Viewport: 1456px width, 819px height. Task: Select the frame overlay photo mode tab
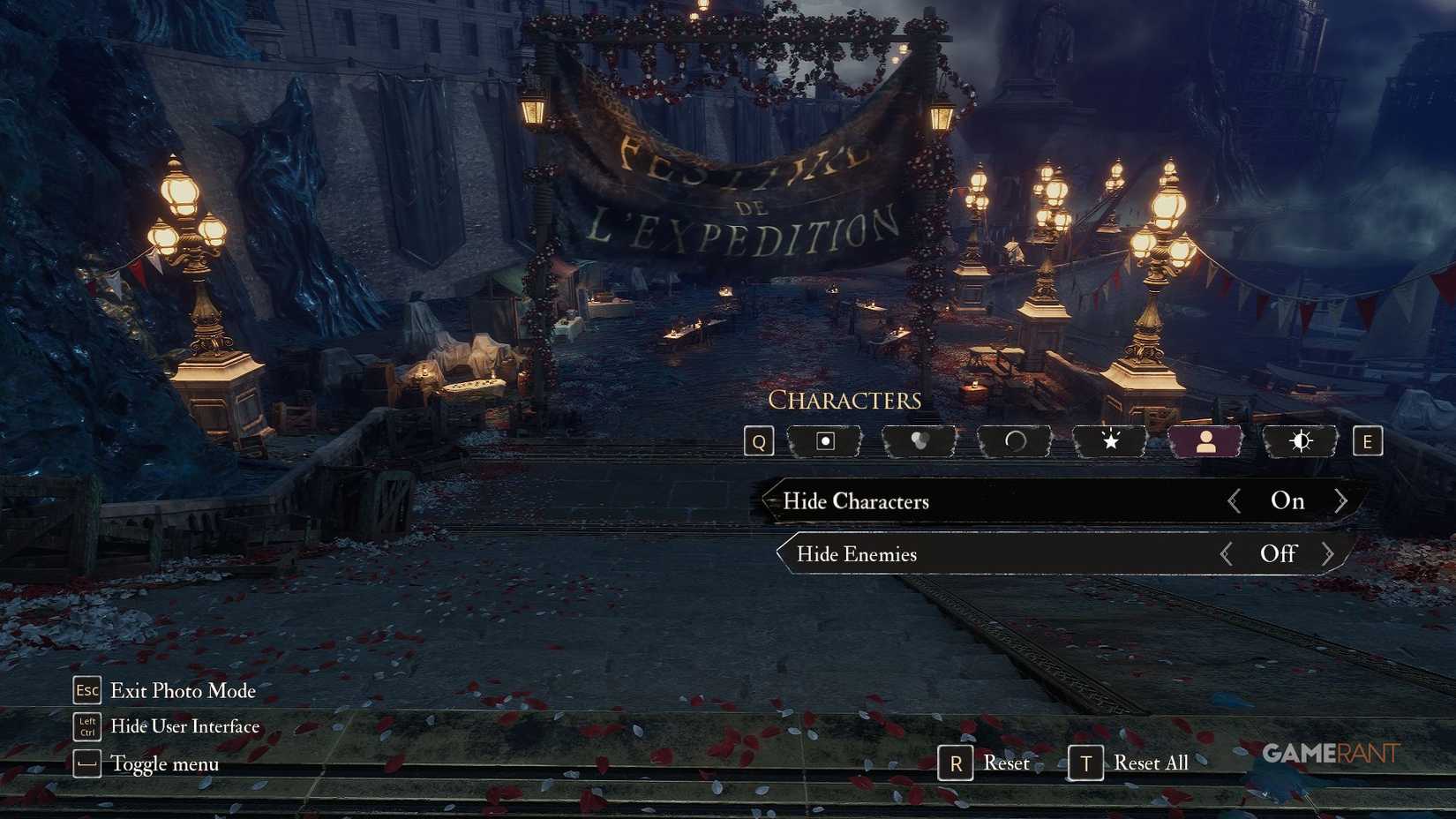tap(825, 441)
